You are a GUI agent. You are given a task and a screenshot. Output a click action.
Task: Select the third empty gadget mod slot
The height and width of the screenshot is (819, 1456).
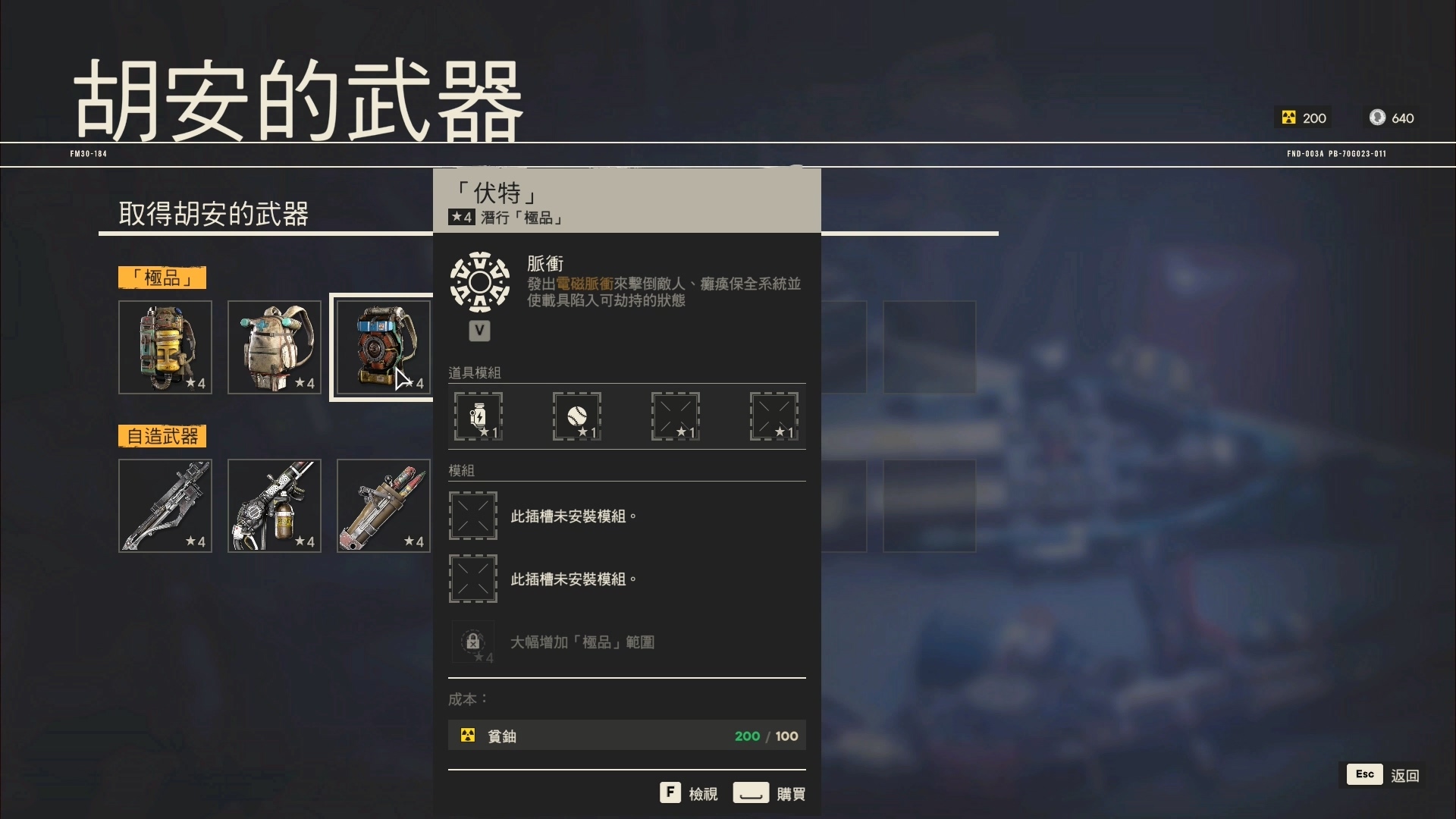[674, 416]
